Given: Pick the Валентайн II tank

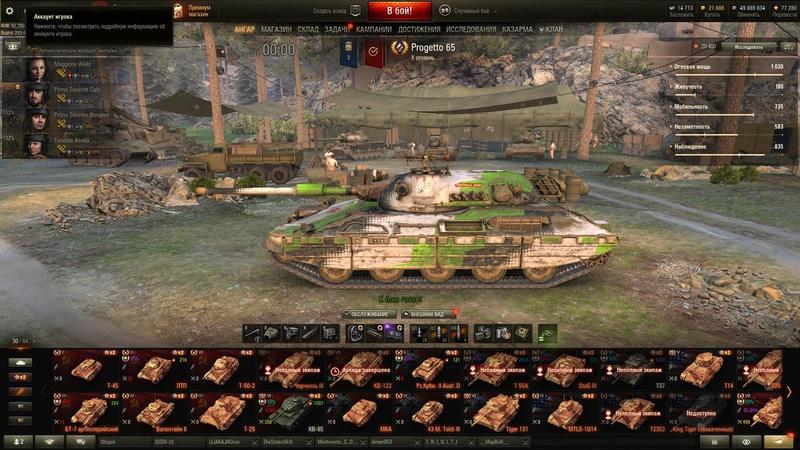Looking at the screenshot, I should tap(155, 412).
